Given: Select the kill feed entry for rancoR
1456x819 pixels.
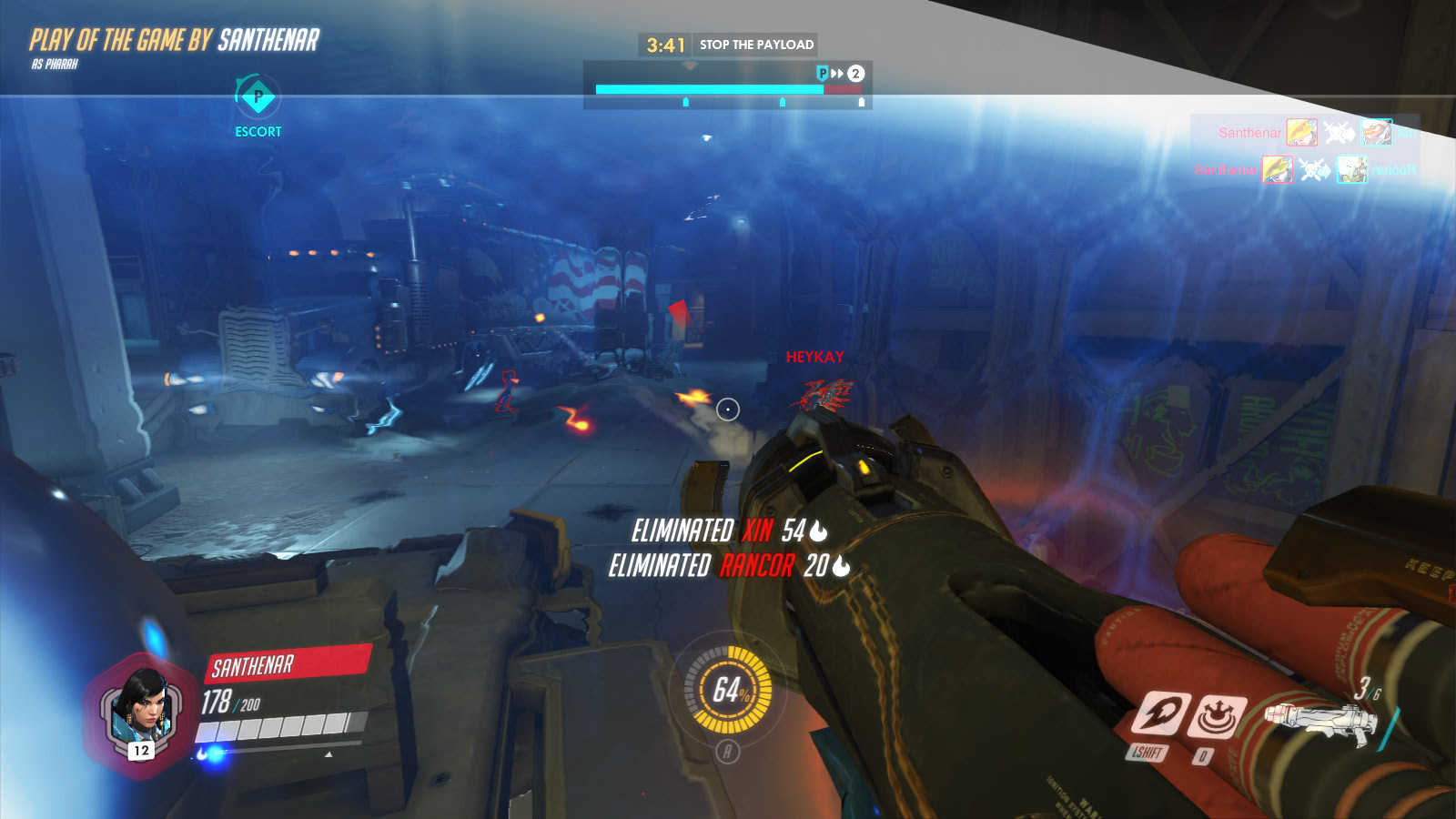Looking at the screenshot, I should tap(1307, 169).
